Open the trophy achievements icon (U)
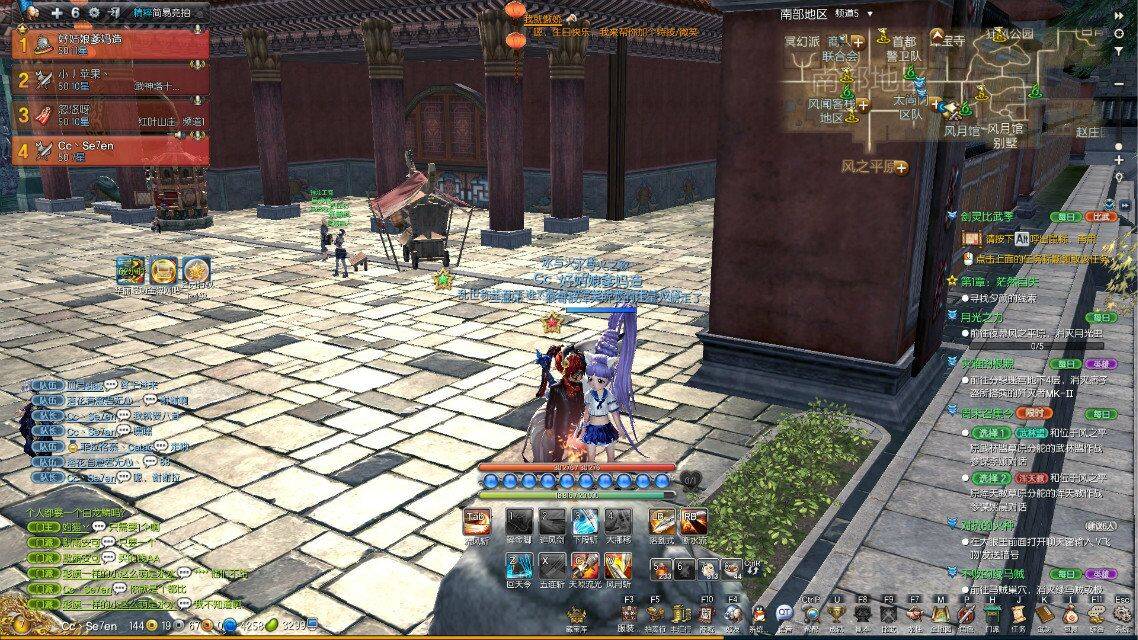This screenshot has width=1138, height=640. [x=837, y=613]
